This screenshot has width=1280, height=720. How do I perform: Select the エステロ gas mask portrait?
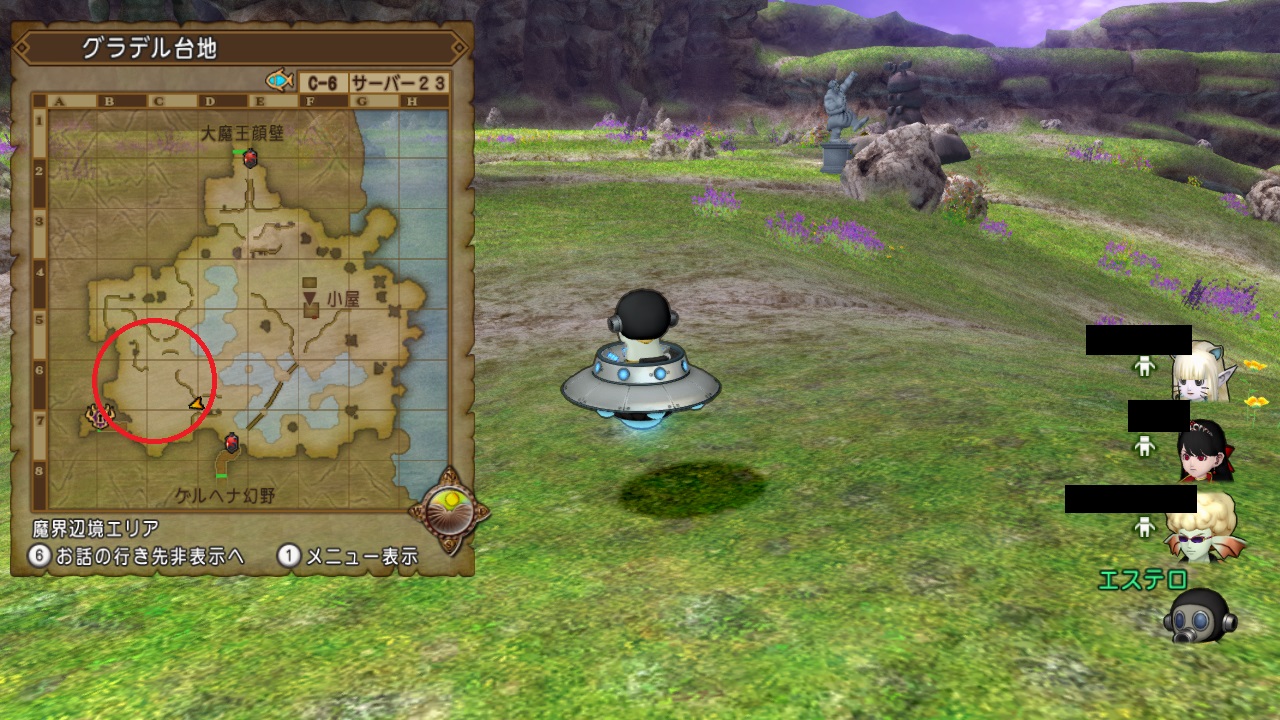pyautogui.click(x=1196, y=614)
